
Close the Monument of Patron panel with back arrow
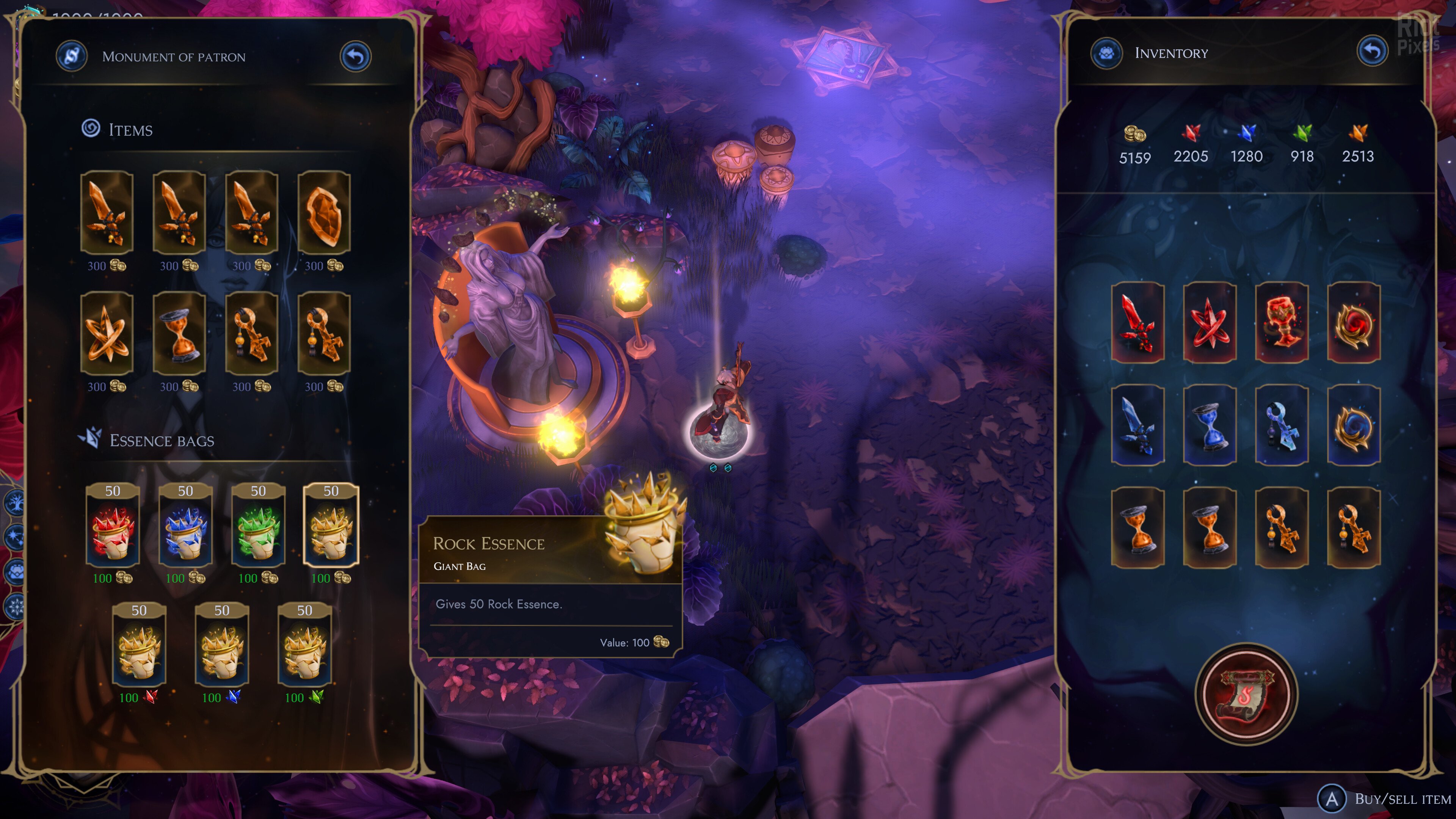[355, 56]
